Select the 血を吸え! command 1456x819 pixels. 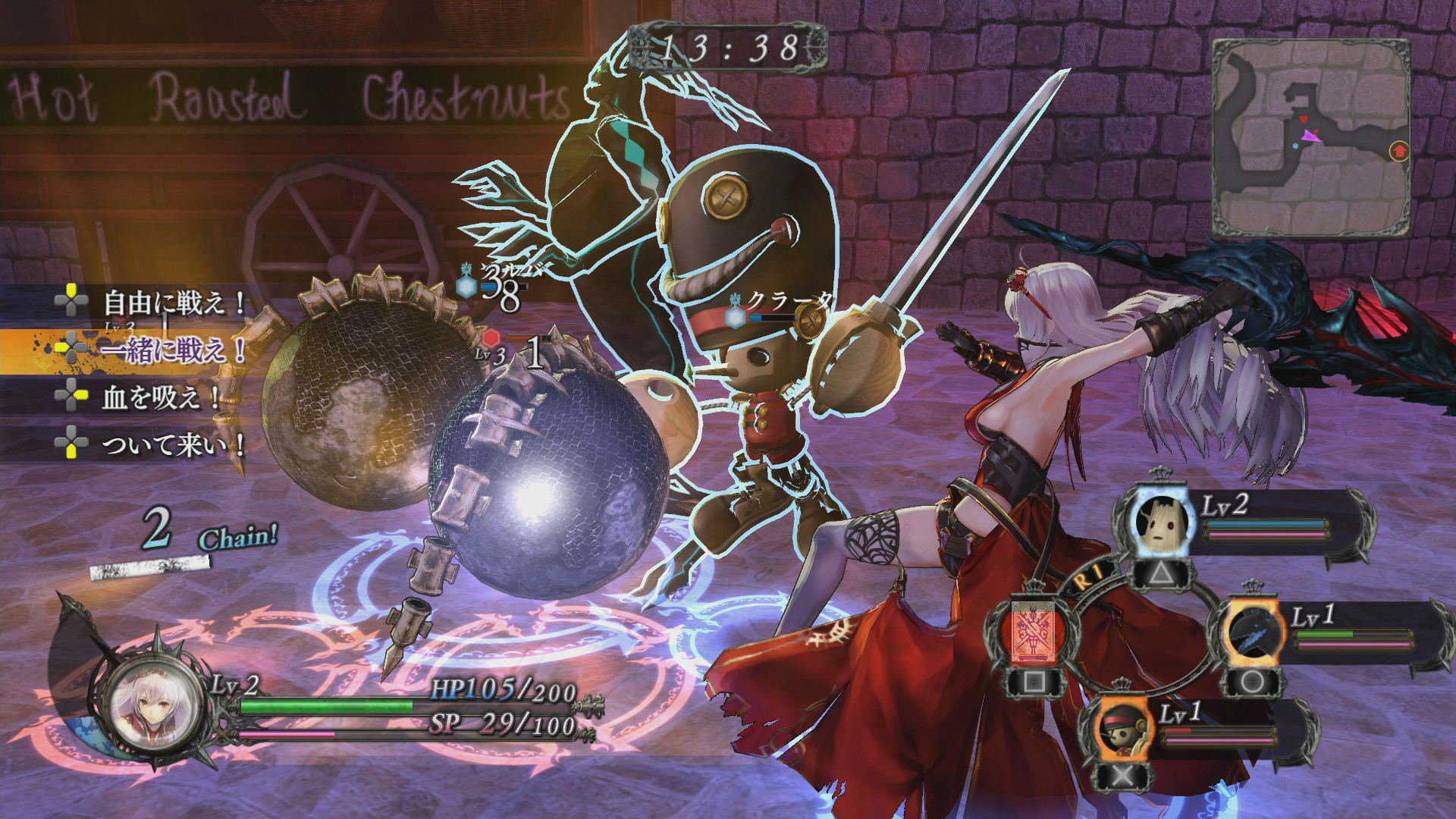pos(159,397)
